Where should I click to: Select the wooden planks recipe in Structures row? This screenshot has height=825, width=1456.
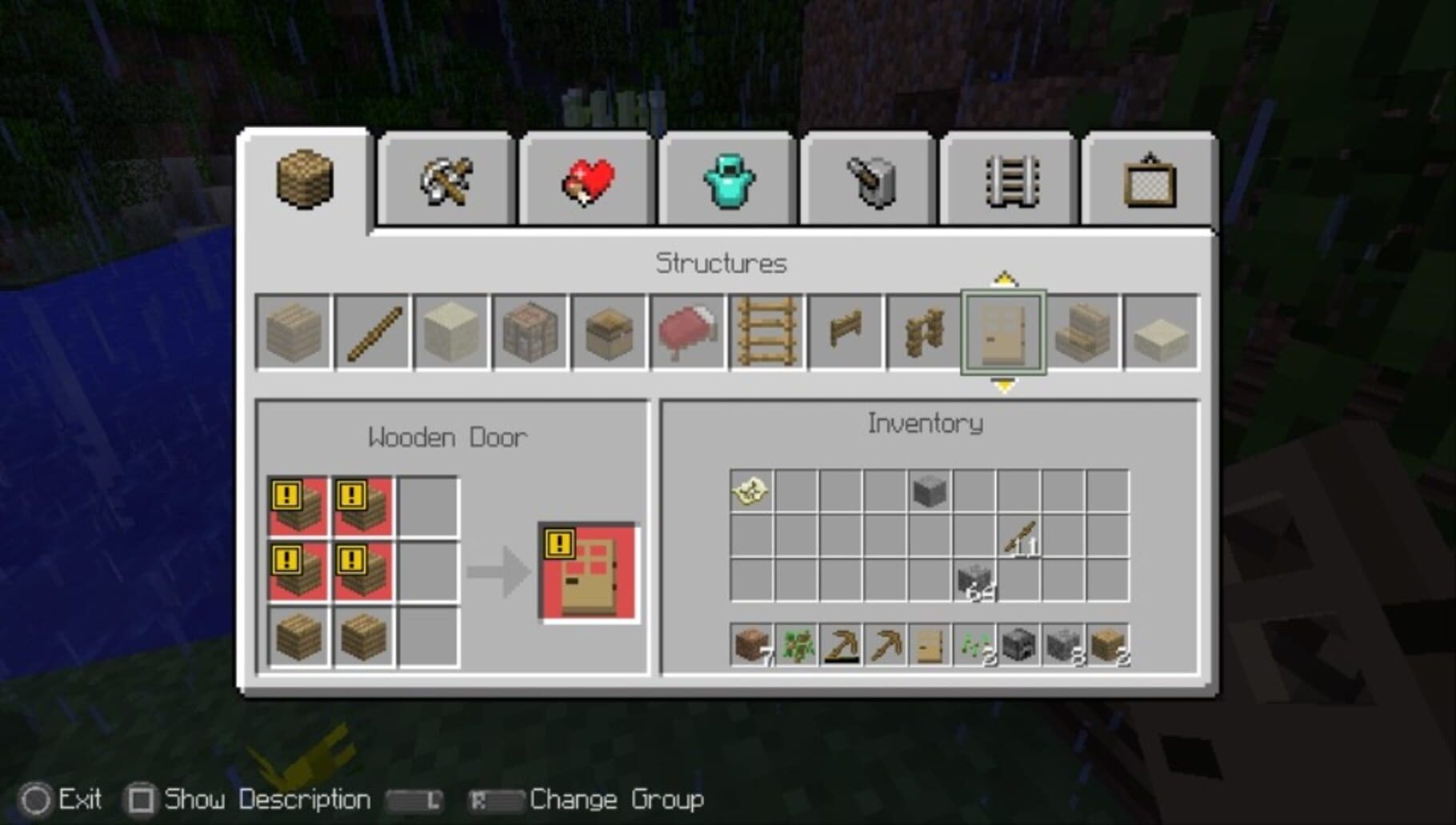[x=292, y=333]
